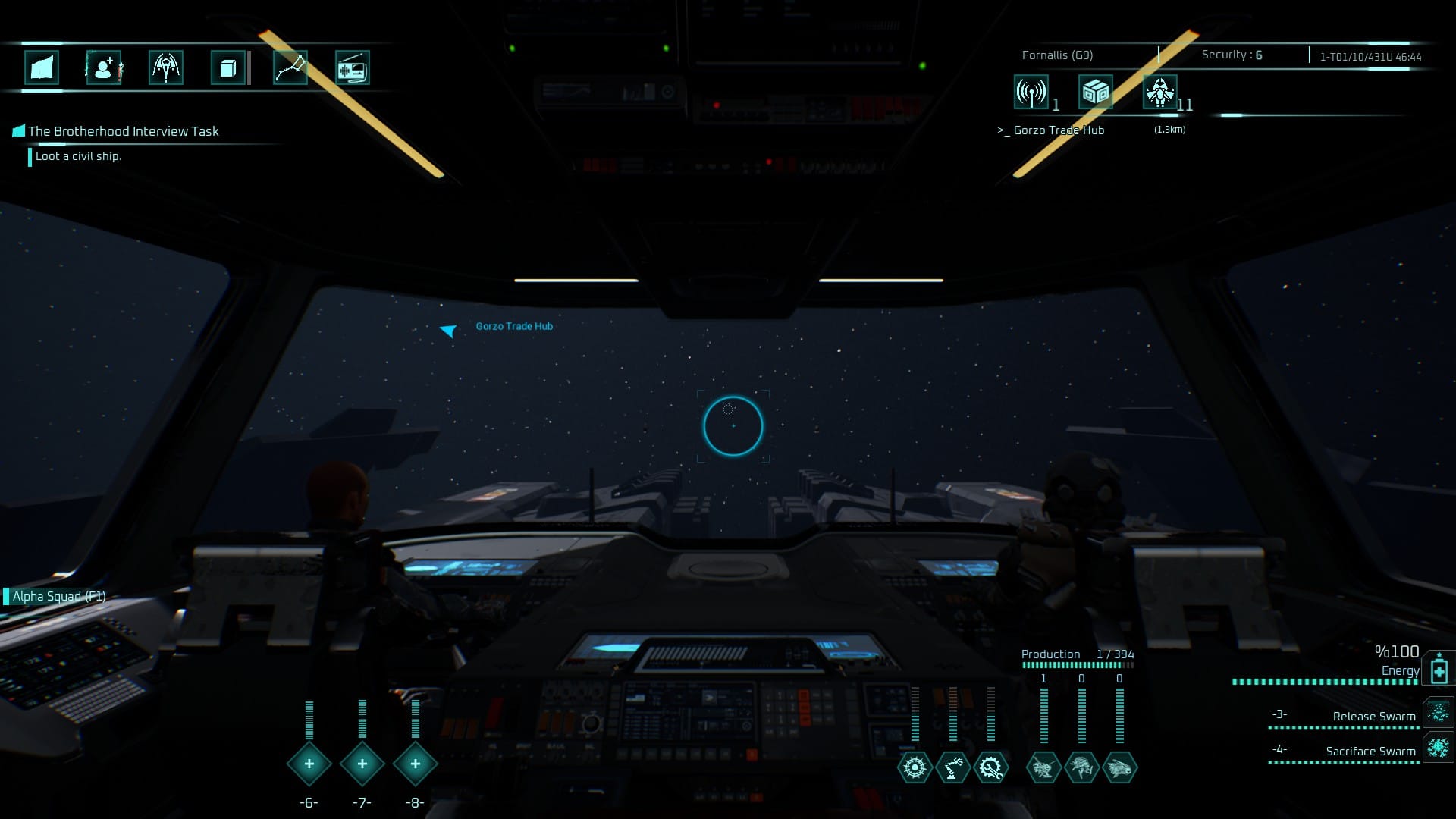
Task: Select the Brotherhood Interview Task objective
Action: (123, 131)
